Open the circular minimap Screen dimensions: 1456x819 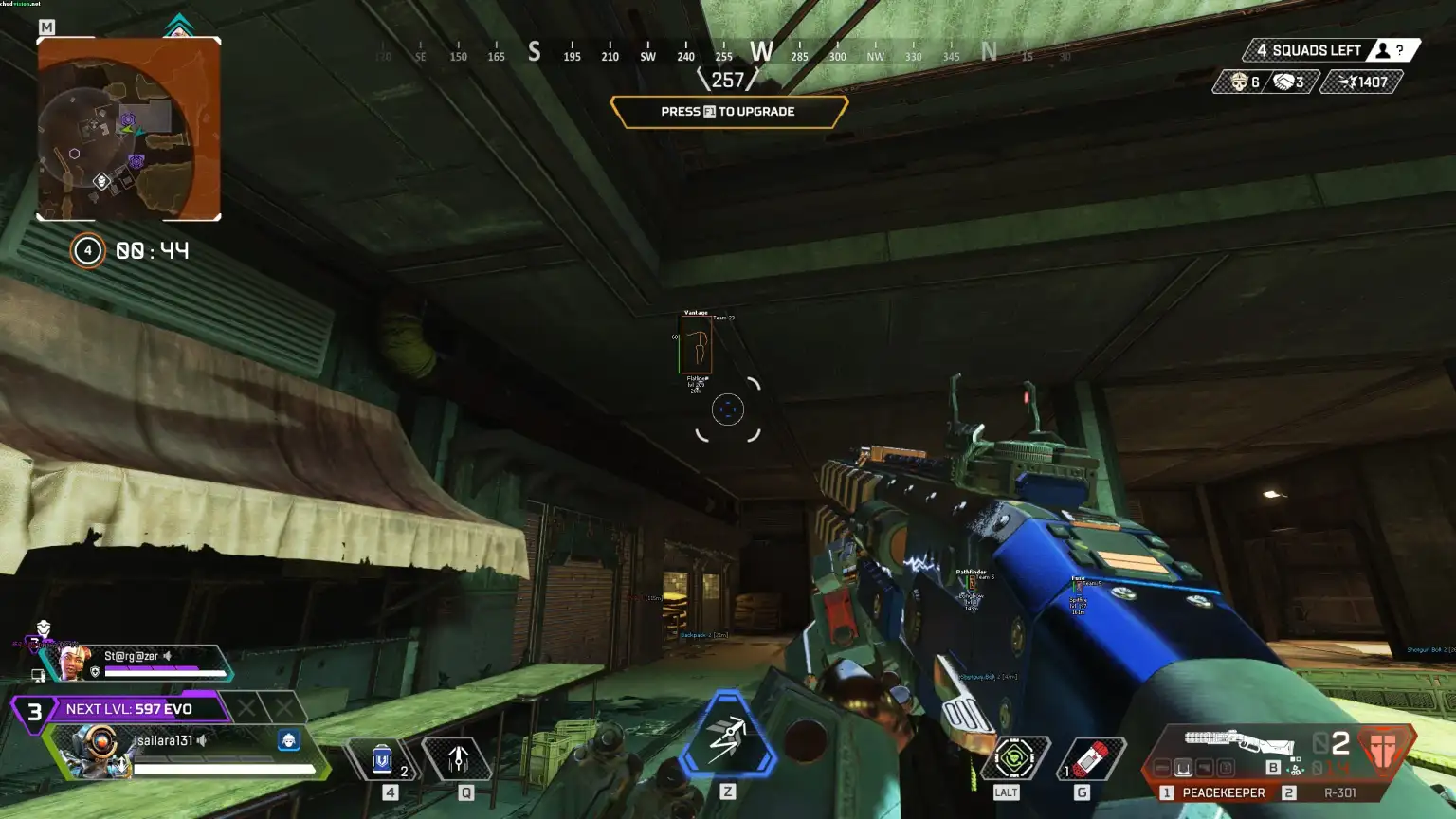click(128, 129)
